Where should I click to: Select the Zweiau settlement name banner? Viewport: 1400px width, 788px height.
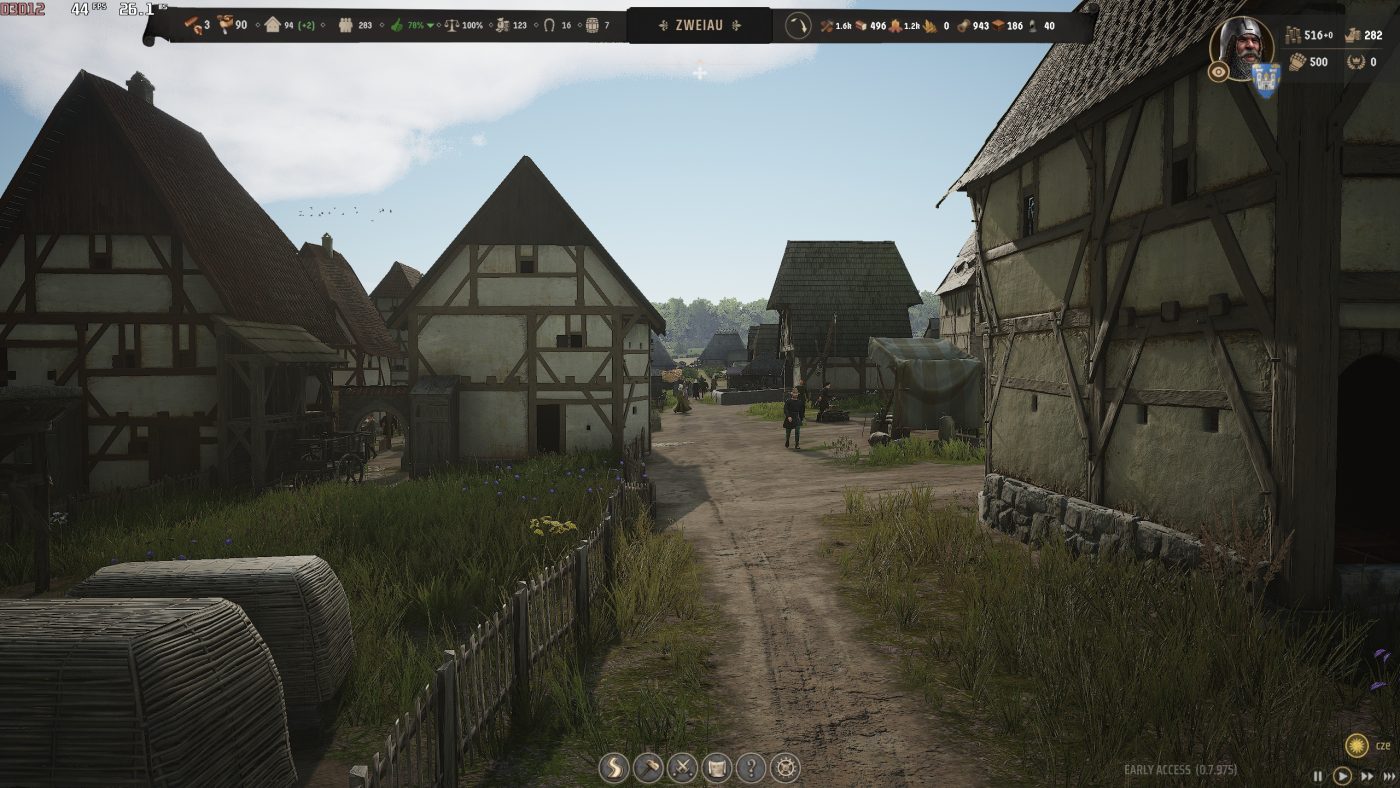tap(699, 25)
